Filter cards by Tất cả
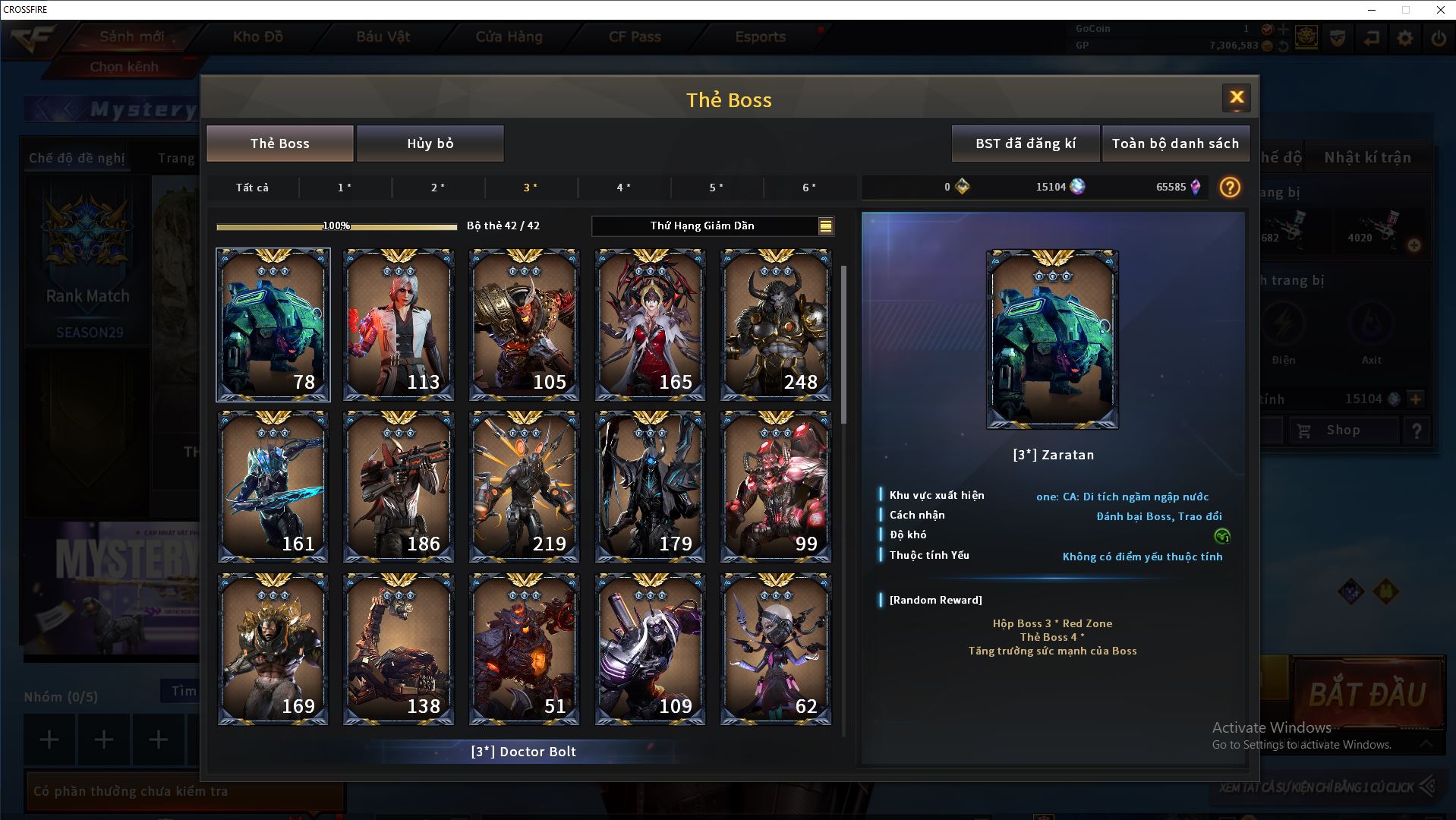This screenshot has width=1456, height=820. pos(252,188)
